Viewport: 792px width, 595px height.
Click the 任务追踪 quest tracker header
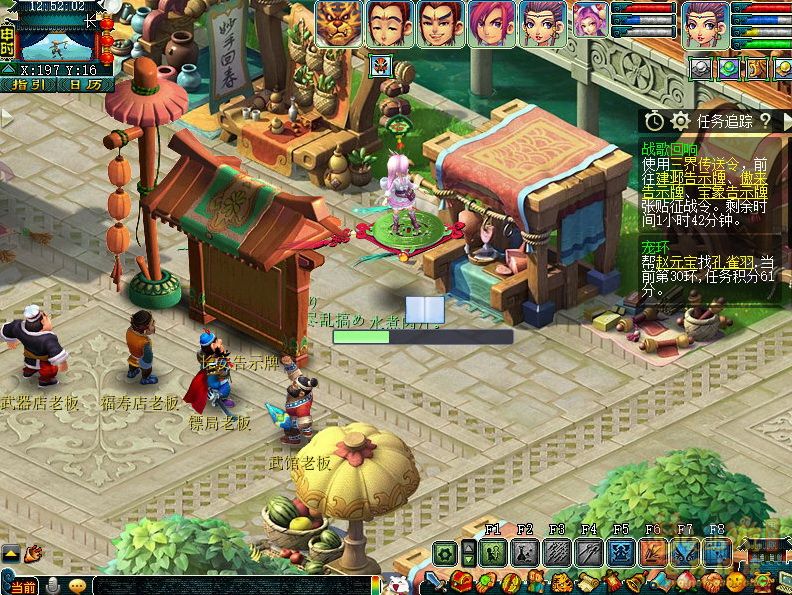point(724,121)
